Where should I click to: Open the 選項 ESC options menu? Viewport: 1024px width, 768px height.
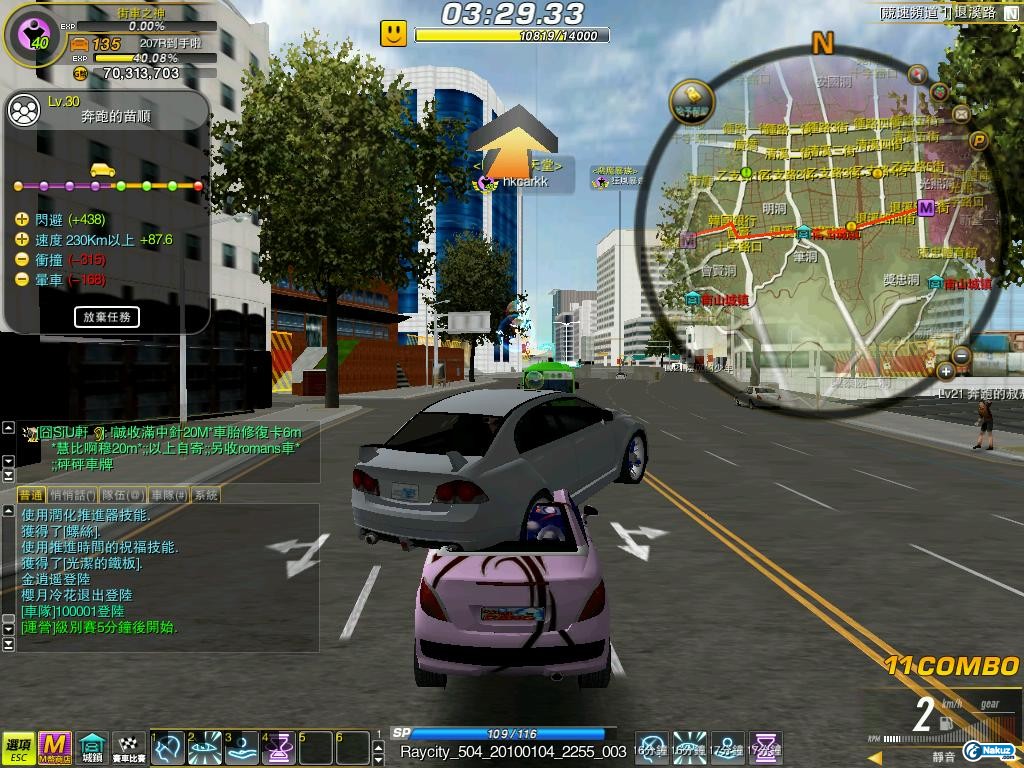click(18, 745)
